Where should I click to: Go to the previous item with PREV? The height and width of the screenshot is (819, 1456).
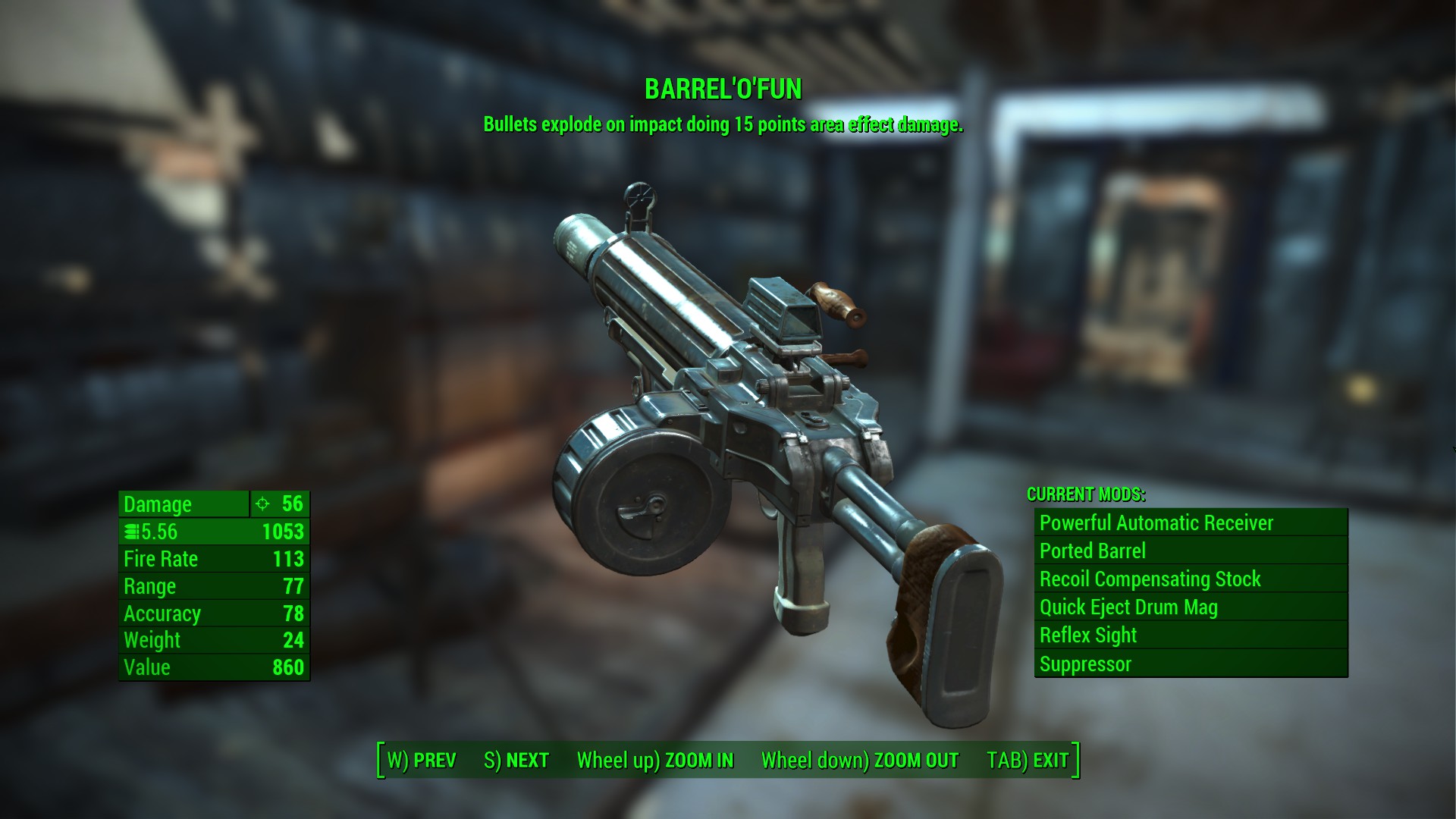pyautogui.click(x=422, y=761)
